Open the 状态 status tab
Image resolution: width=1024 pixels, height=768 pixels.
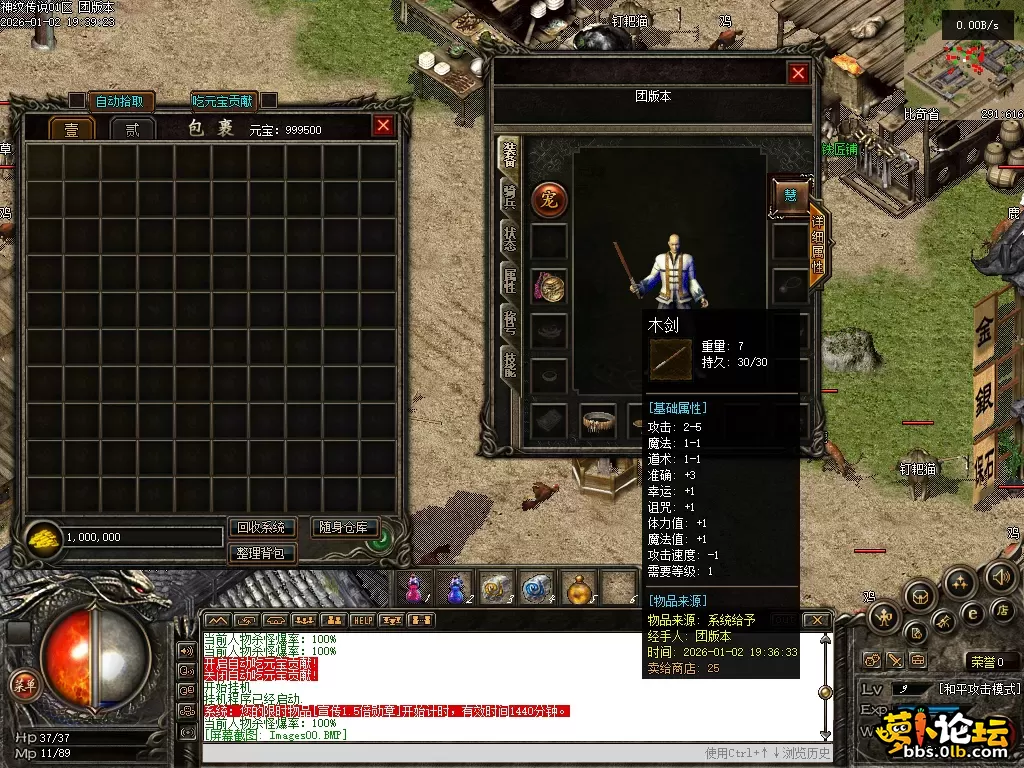[510, 238]
